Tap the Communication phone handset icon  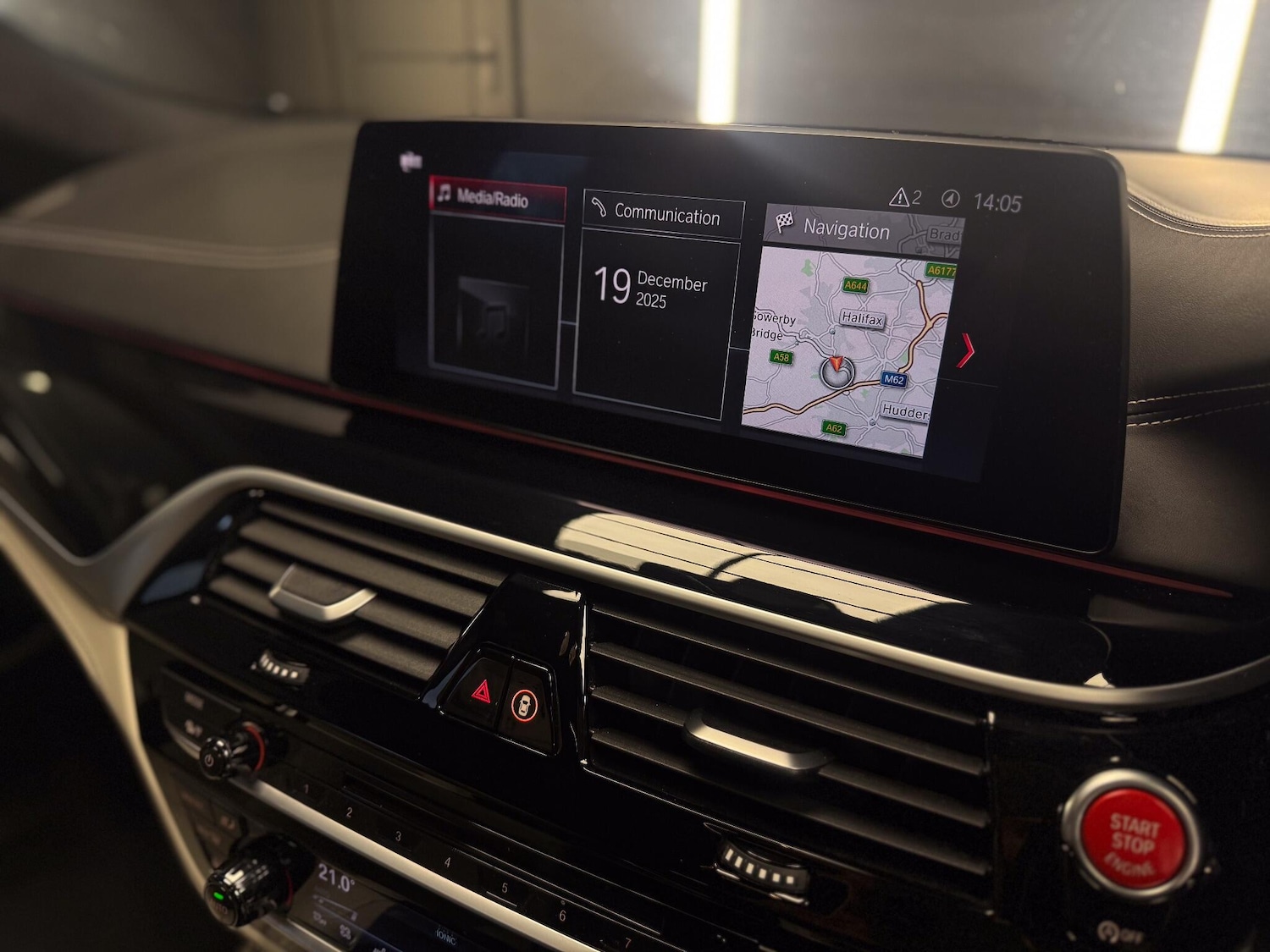pyautogui.click(x=599, y=206)
